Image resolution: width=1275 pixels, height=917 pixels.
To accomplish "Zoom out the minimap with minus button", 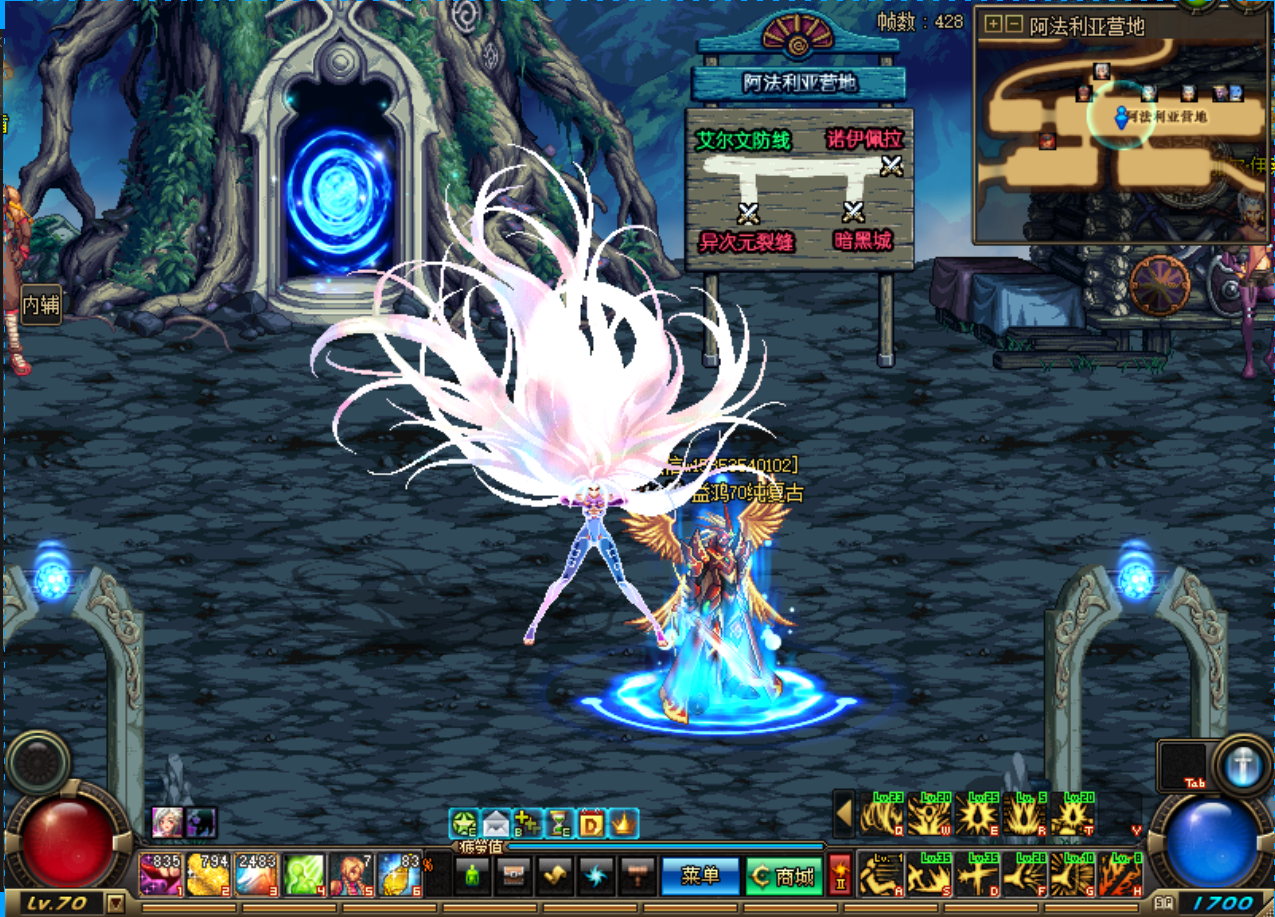I will pos(1012,24).
